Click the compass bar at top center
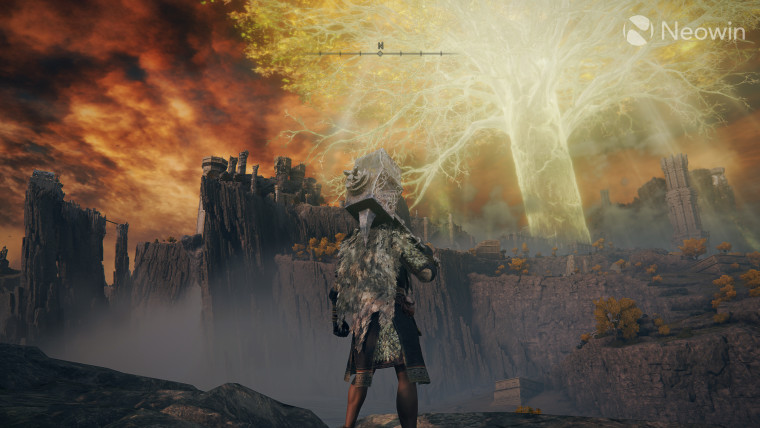This screenshot has height=428, width=760. coord(381,51)
